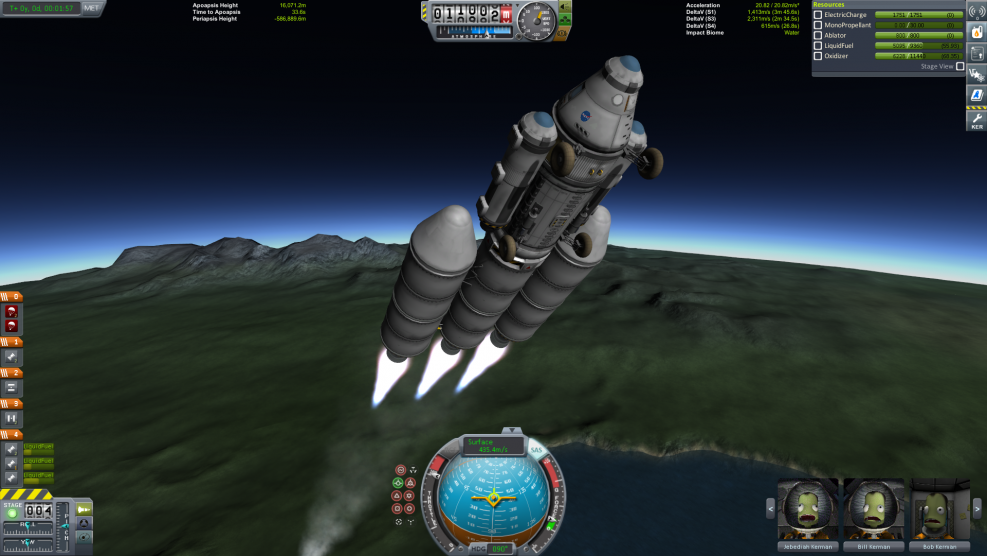Open the KER wrench toolbar button
The image size is (987, 556).
(x=976, y=121)
